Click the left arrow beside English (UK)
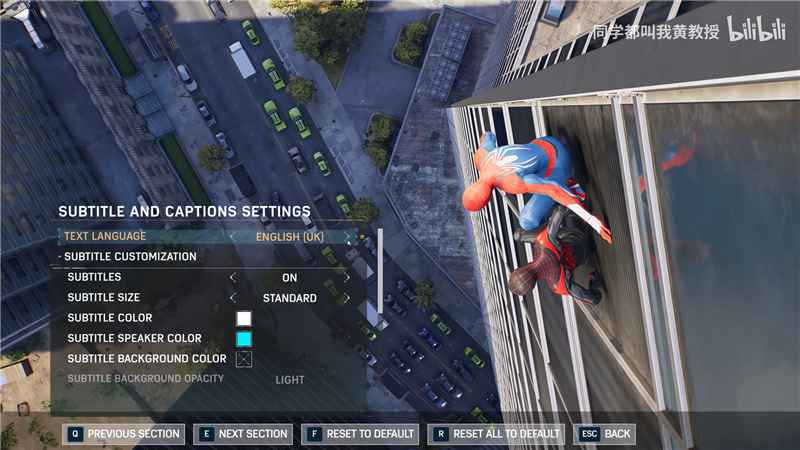 233,237
